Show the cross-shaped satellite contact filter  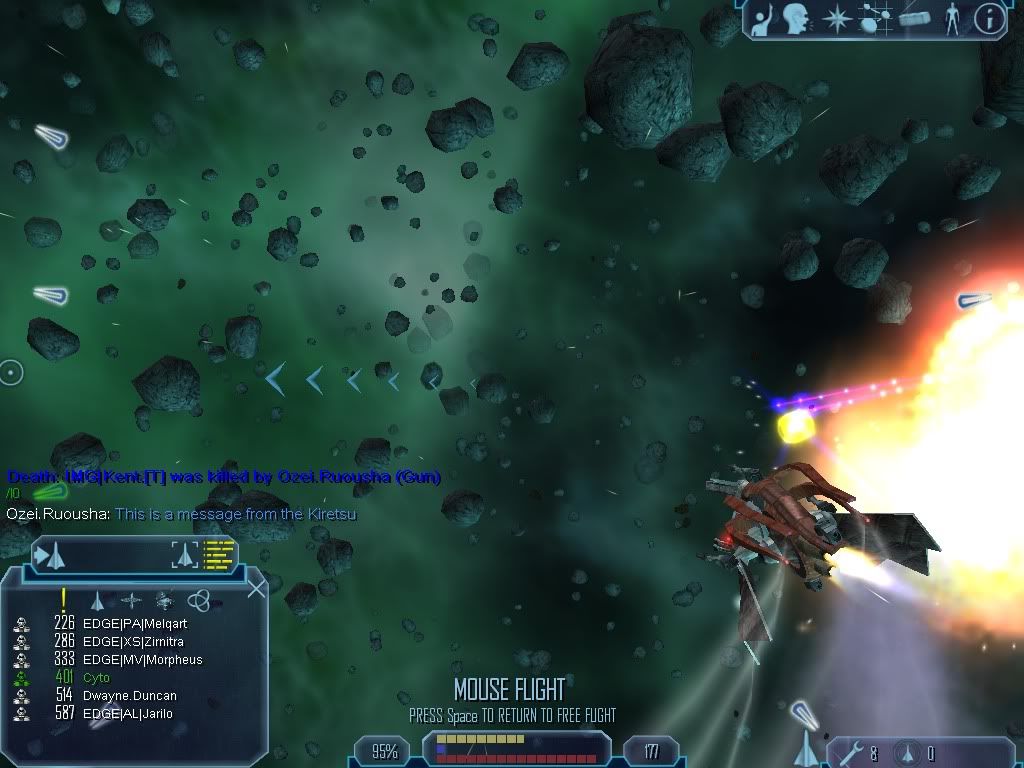click(x=131, y=601)
